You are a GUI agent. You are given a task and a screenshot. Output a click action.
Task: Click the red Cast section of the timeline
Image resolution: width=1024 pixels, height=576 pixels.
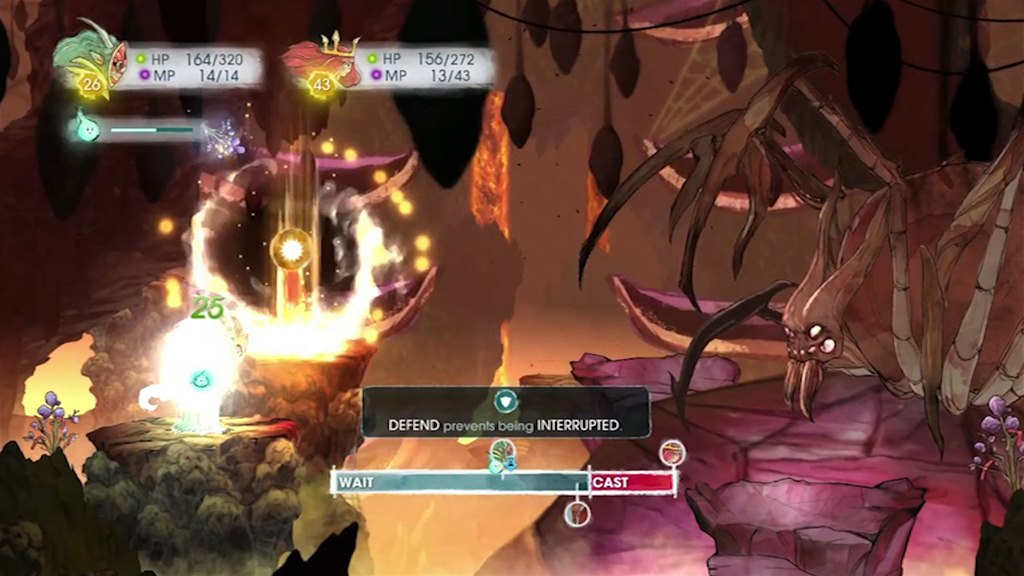pos(632,483)
